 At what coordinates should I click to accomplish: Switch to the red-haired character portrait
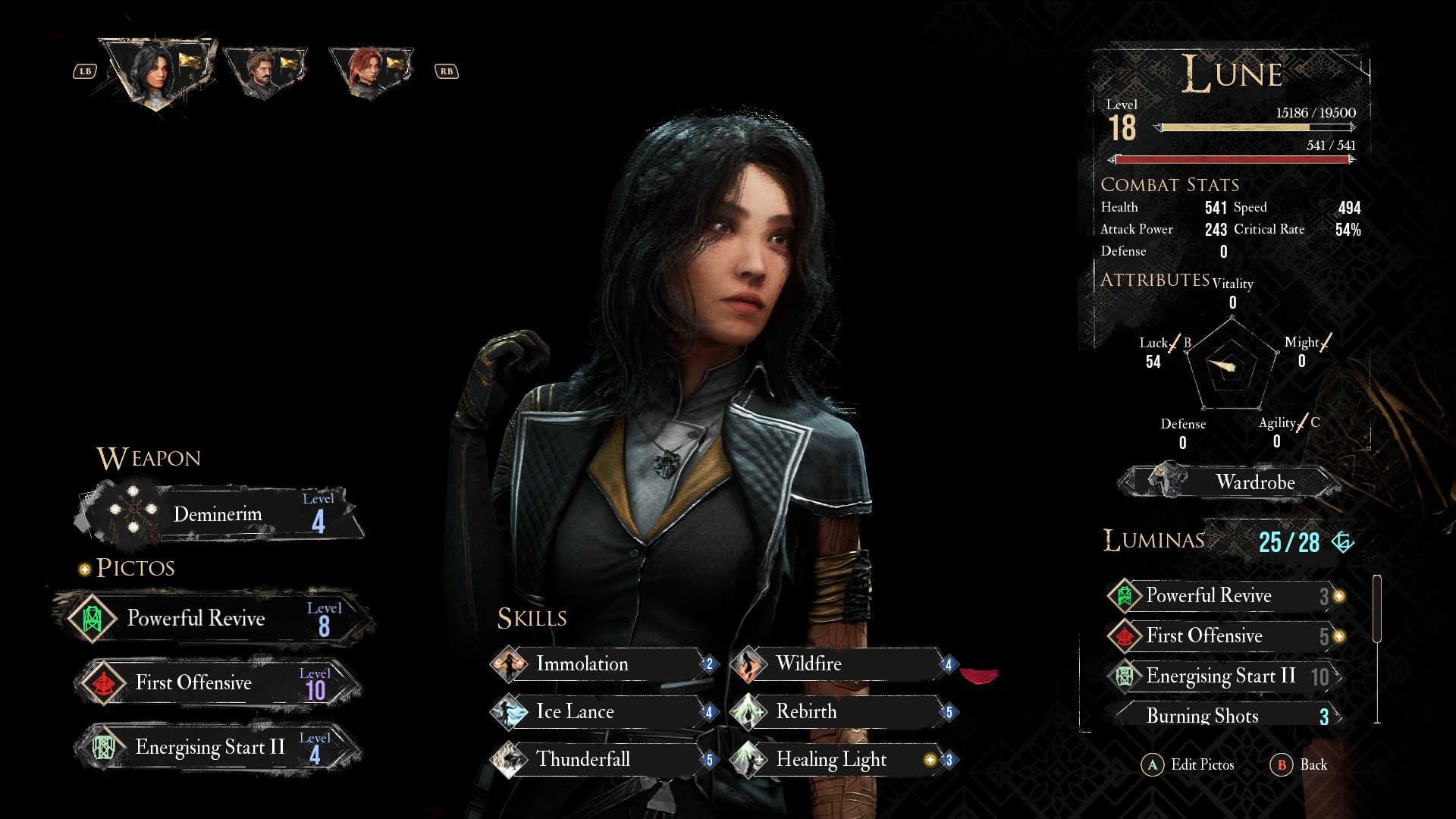point(369,72)
